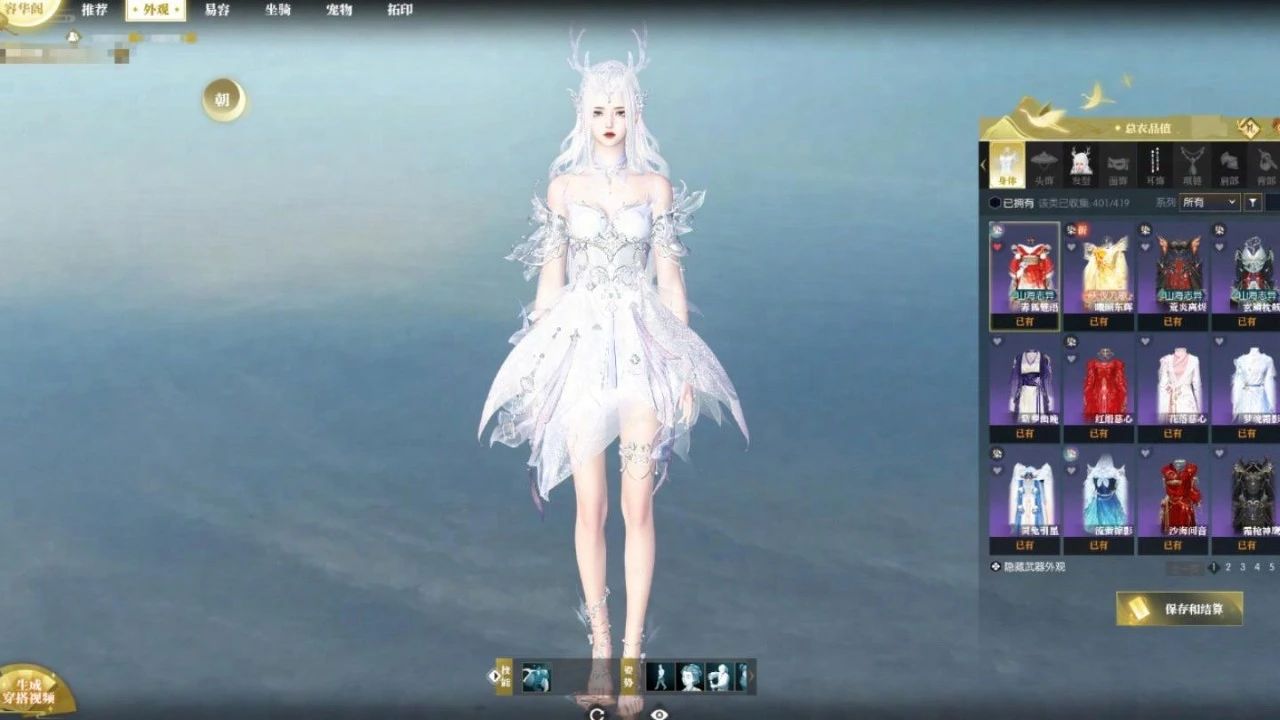Screen dimensions: 1280x720
Task: Expand more poses with the right arrow
Action: pyautogui.click(x=752, y=676)
